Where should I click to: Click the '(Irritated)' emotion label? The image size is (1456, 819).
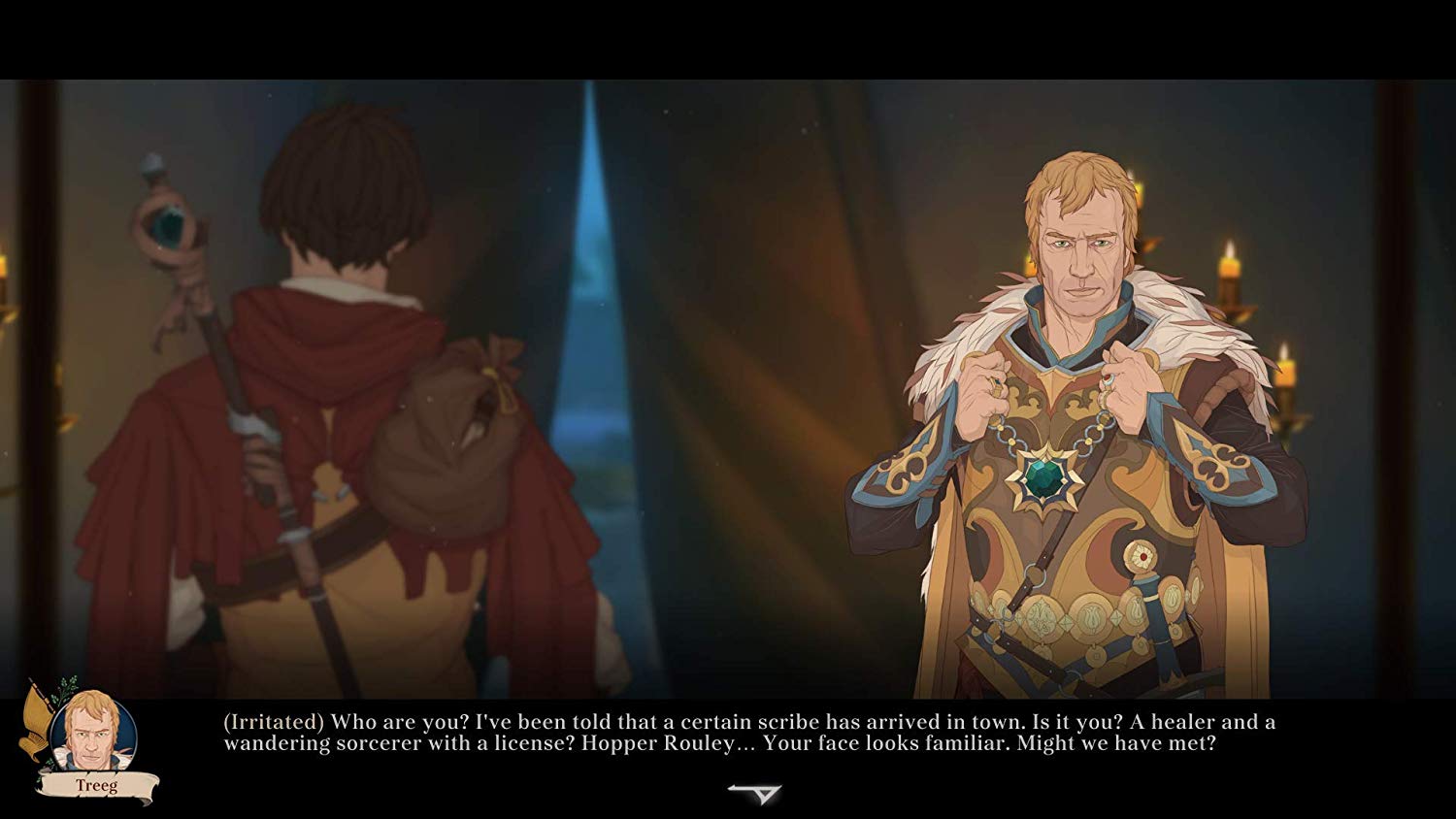273,721
